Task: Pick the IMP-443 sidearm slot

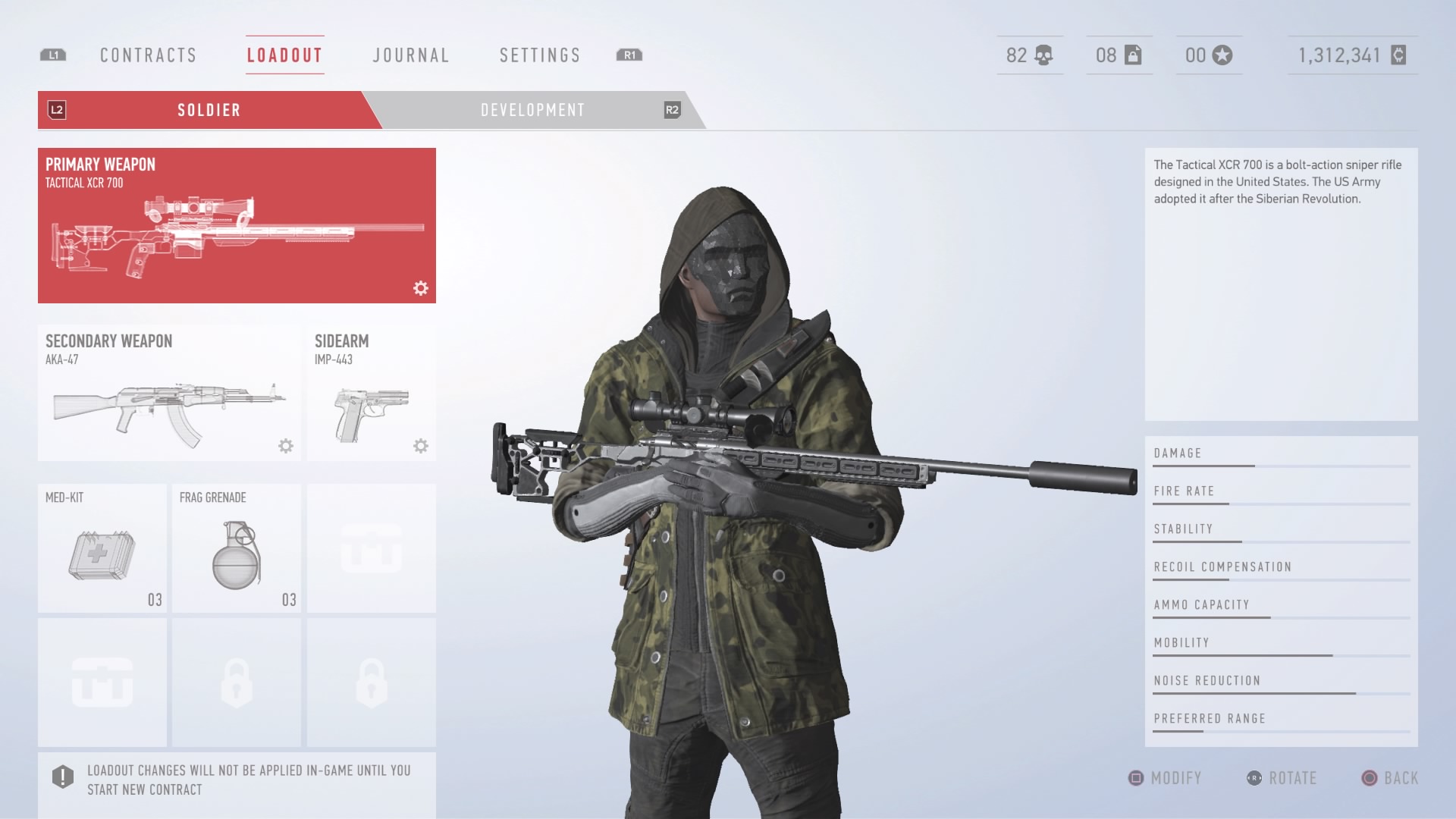Action: 371,393
